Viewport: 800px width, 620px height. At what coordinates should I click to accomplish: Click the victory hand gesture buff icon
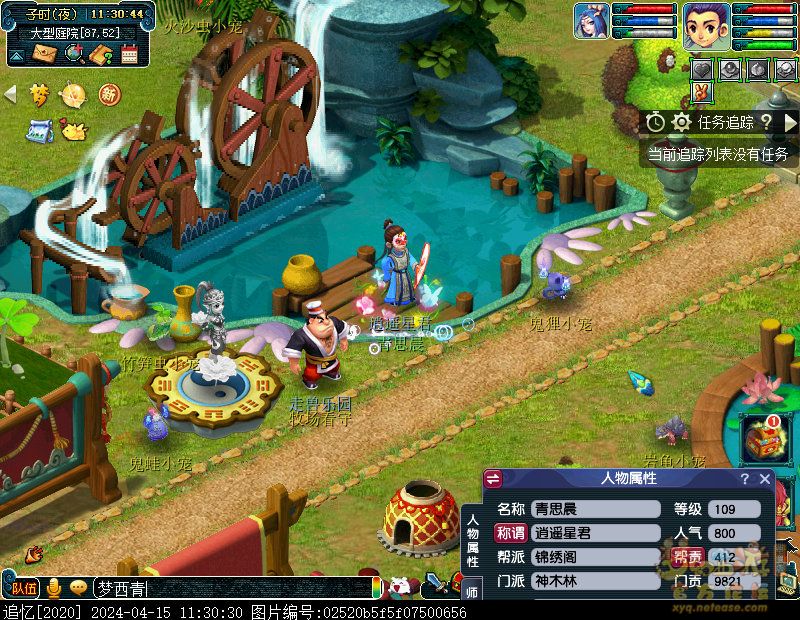tap(702, 93)
